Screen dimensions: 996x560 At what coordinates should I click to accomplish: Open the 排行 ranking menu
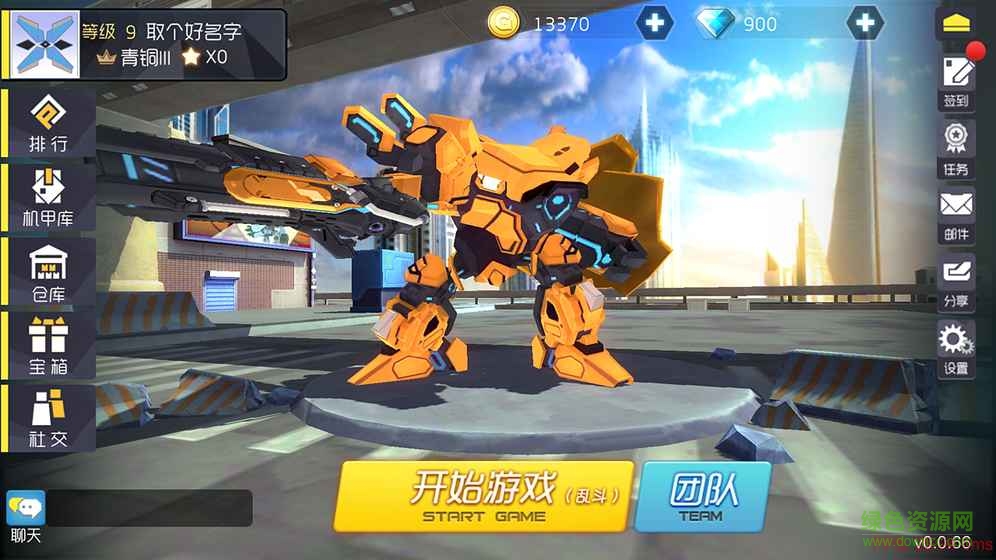[49, 124]
